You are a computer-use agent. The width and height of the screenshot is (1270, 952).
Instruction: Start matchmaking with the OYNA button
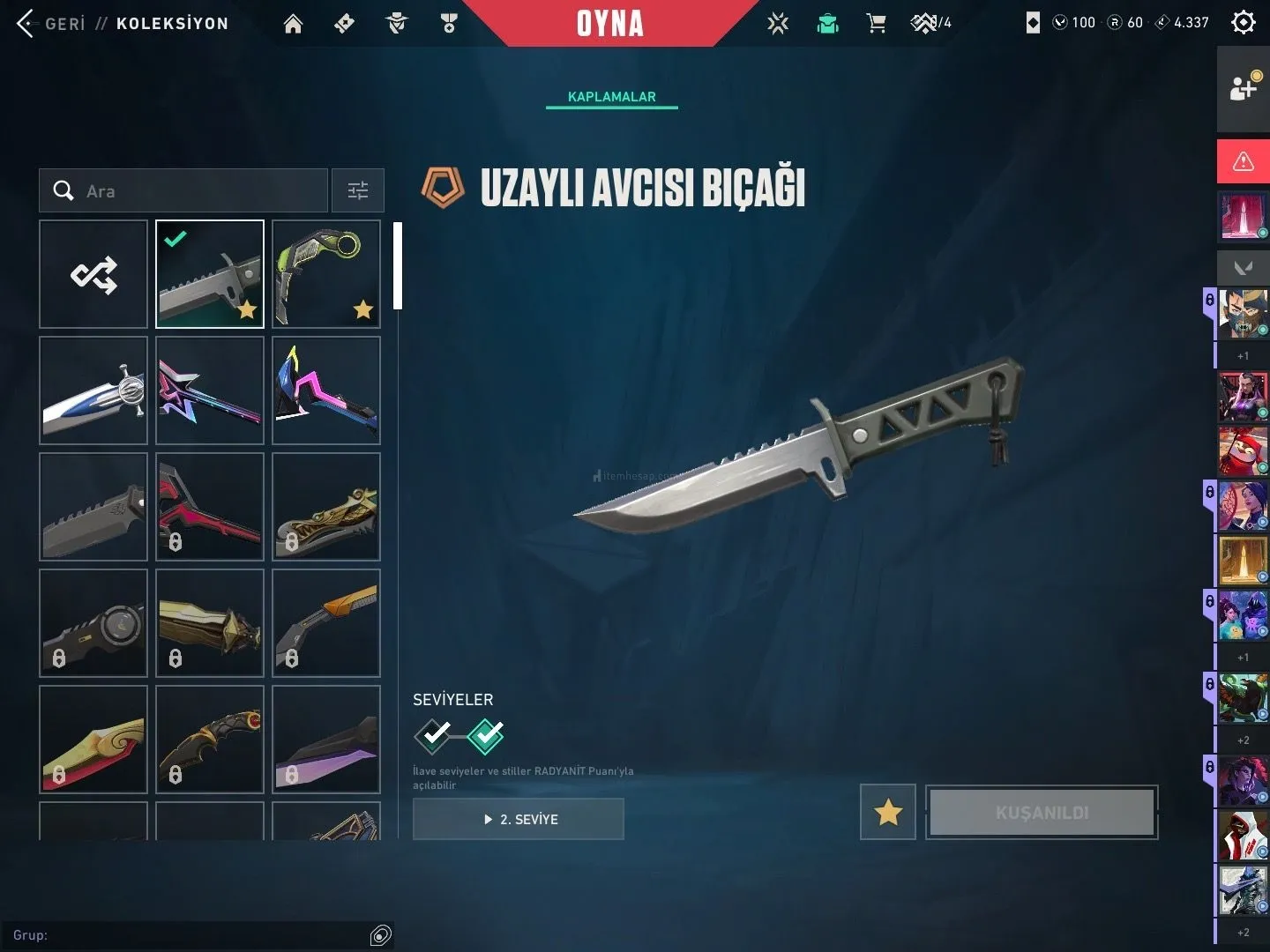tap(609, 24)
